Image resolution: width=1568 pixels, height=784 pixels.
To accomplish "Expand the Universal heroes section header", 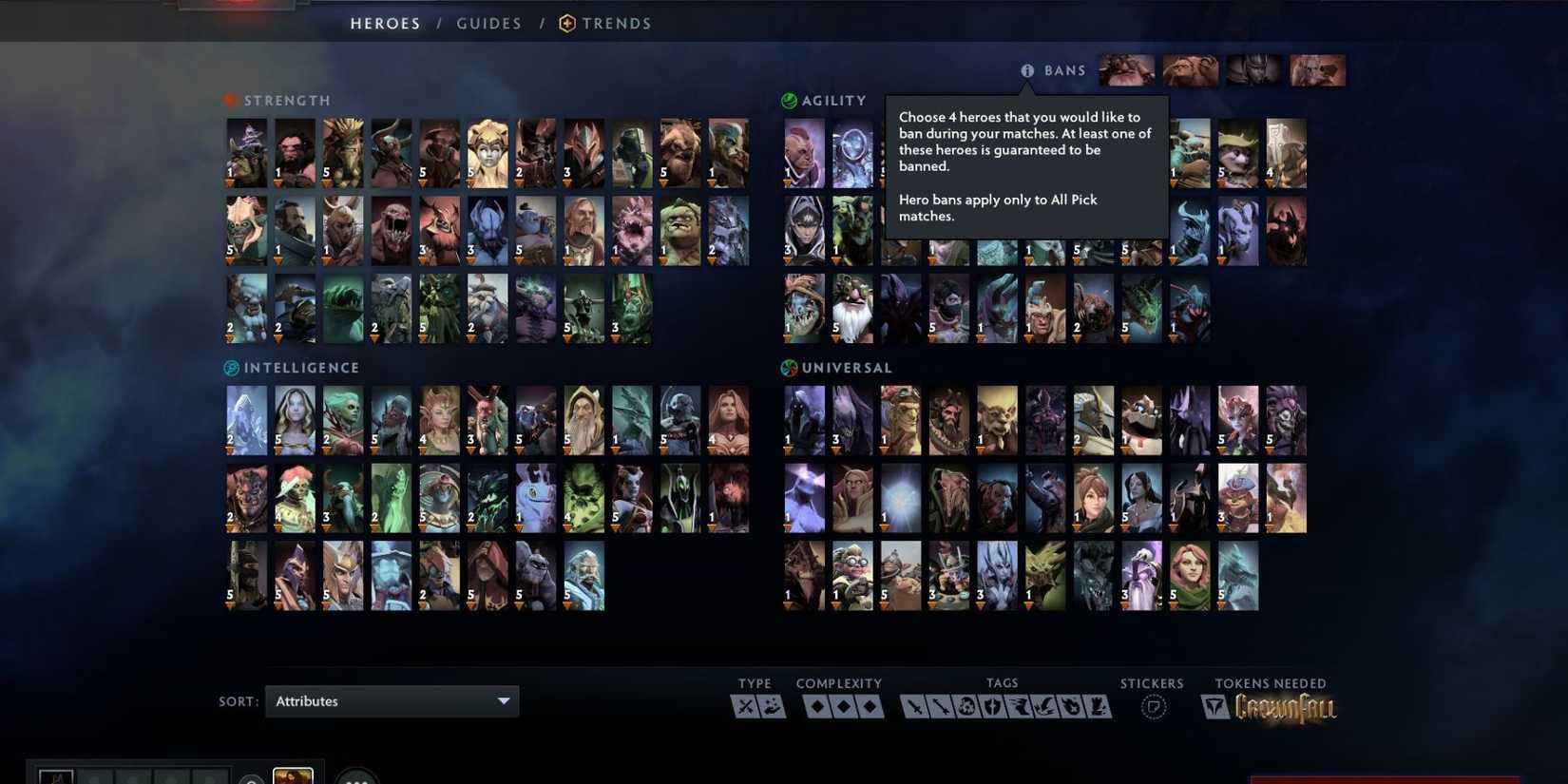I will [836, 368].
